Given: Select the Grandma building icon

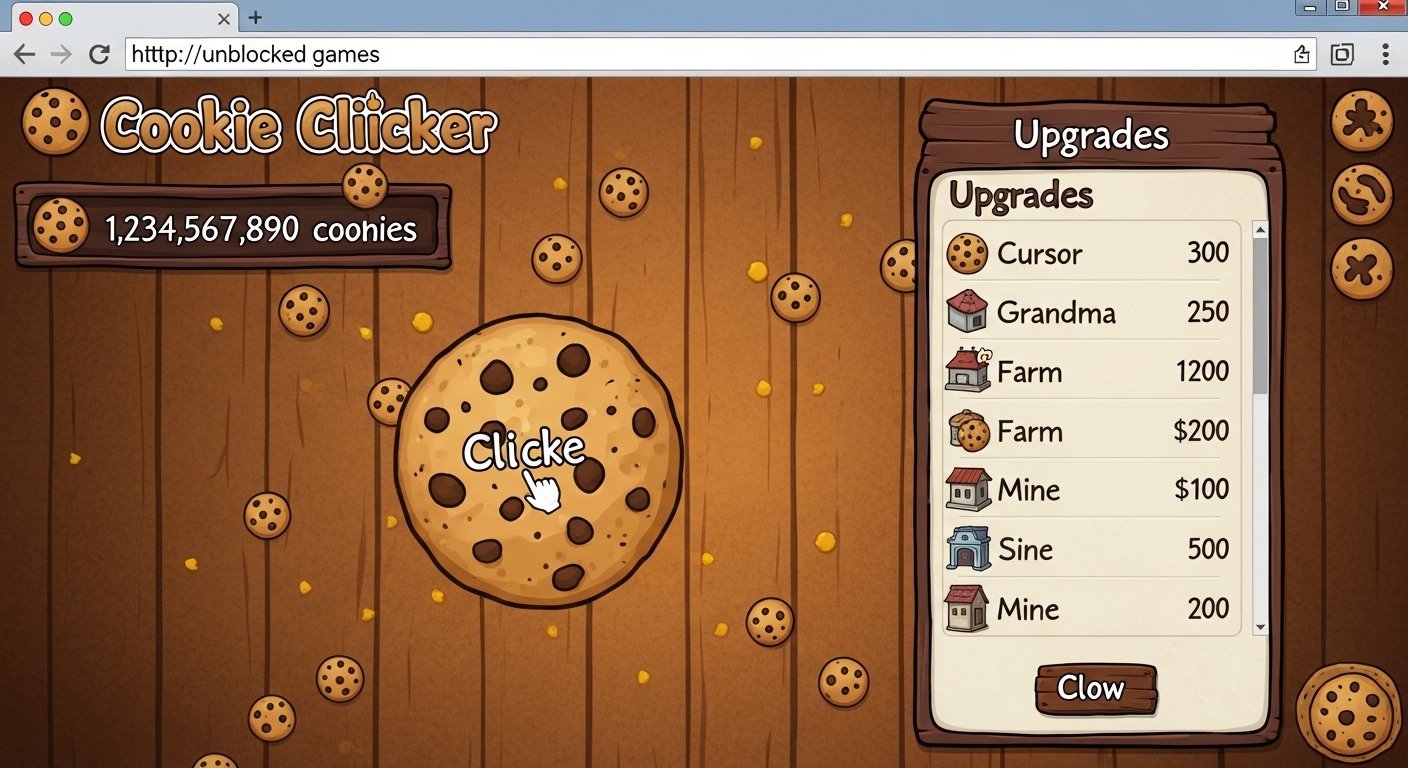Looking at the screenshot, I should (967, 312).
